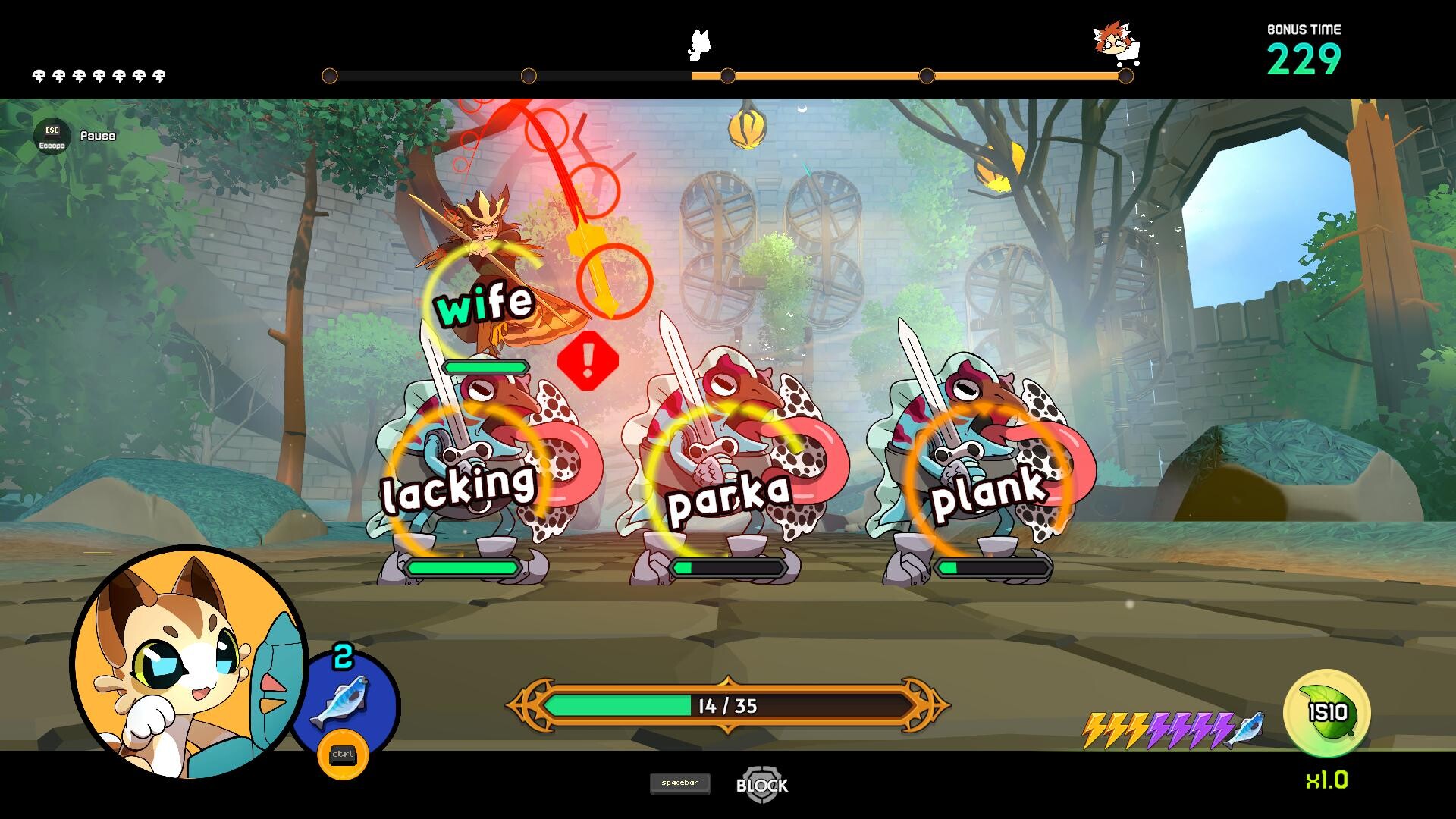Open the Pause menu
1456x819 pixels.
coord(52,136)
